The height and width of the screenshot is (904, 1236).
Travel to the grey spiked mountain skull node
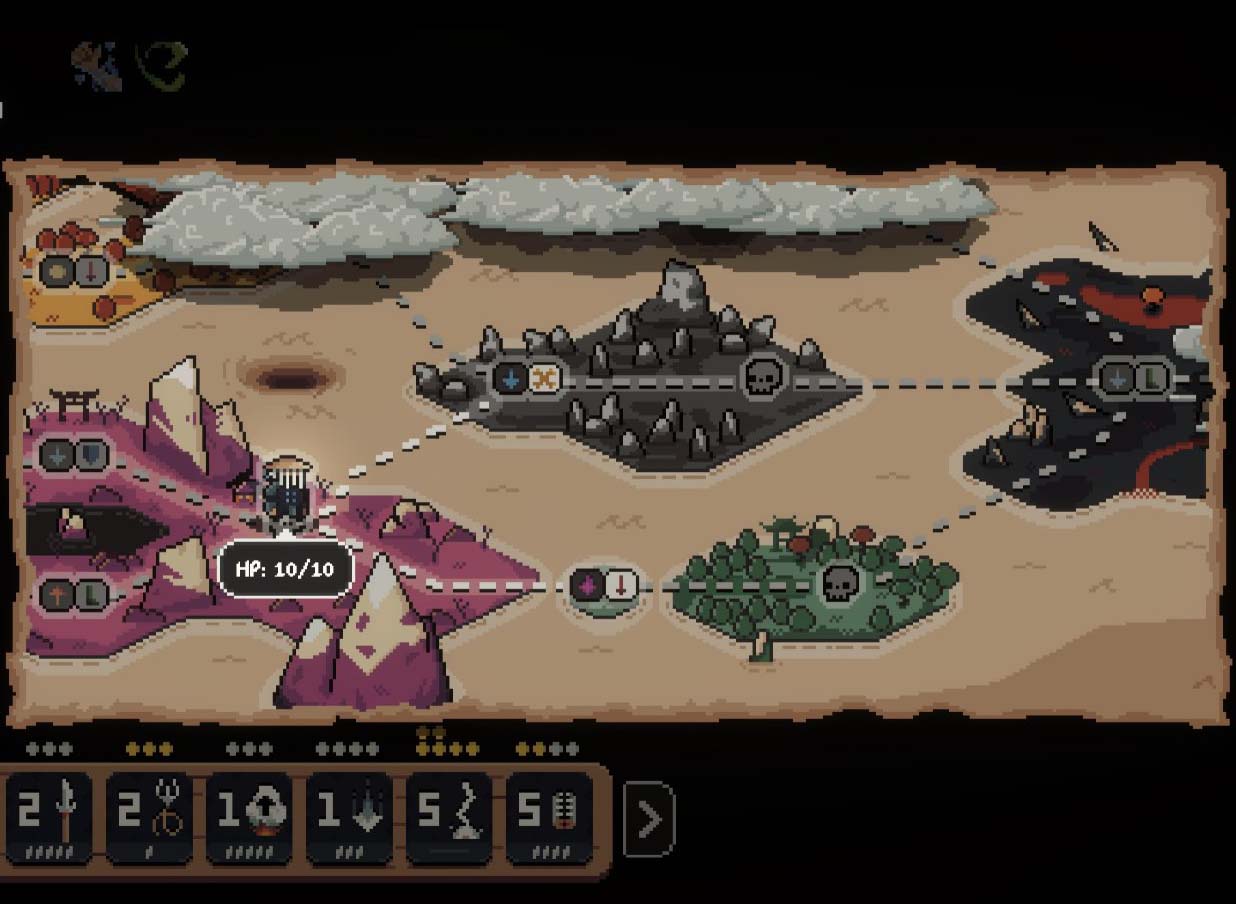763,378
